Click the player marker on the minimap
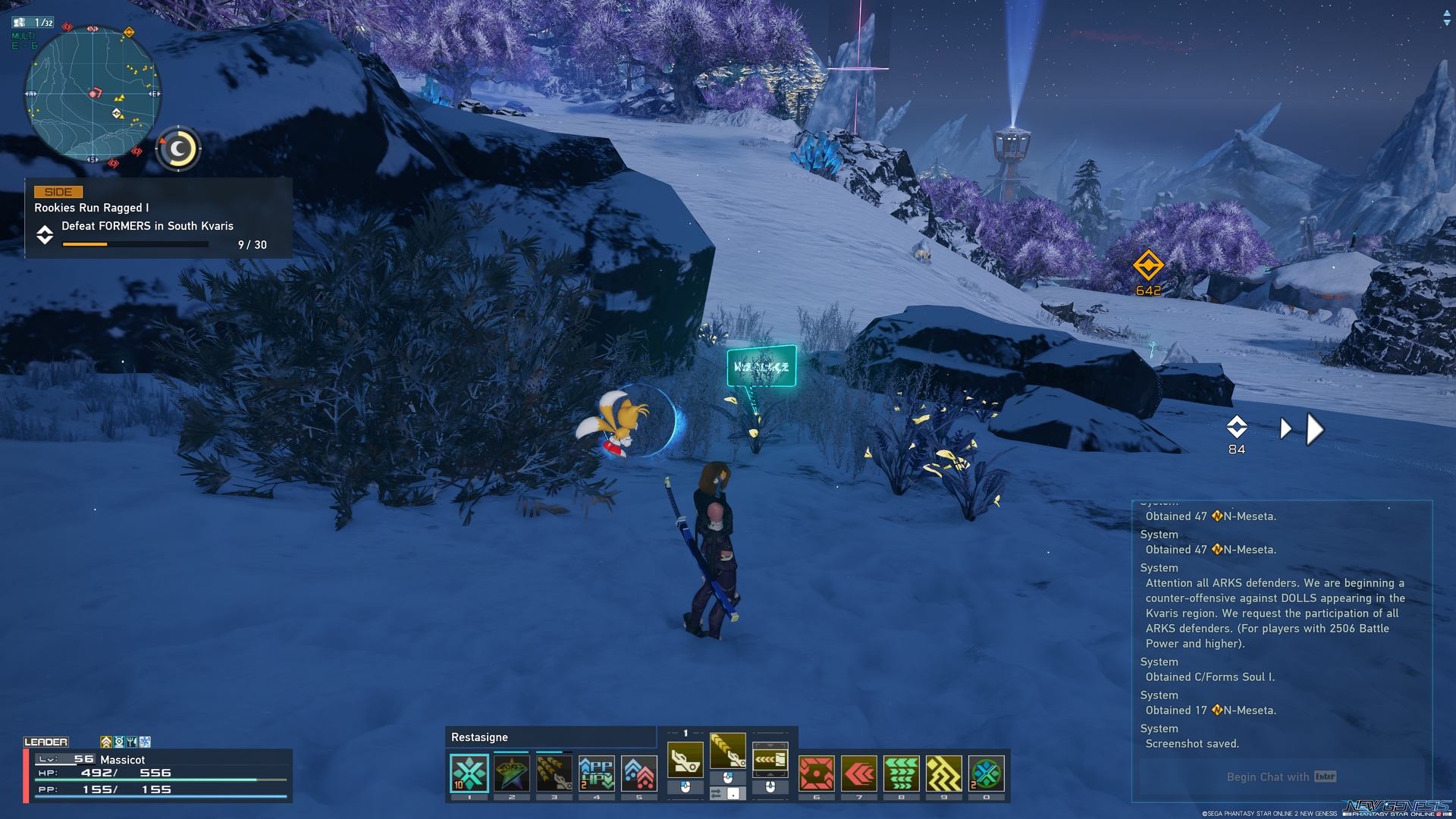The image size is (1456, 819). click(x=93, y=93)
